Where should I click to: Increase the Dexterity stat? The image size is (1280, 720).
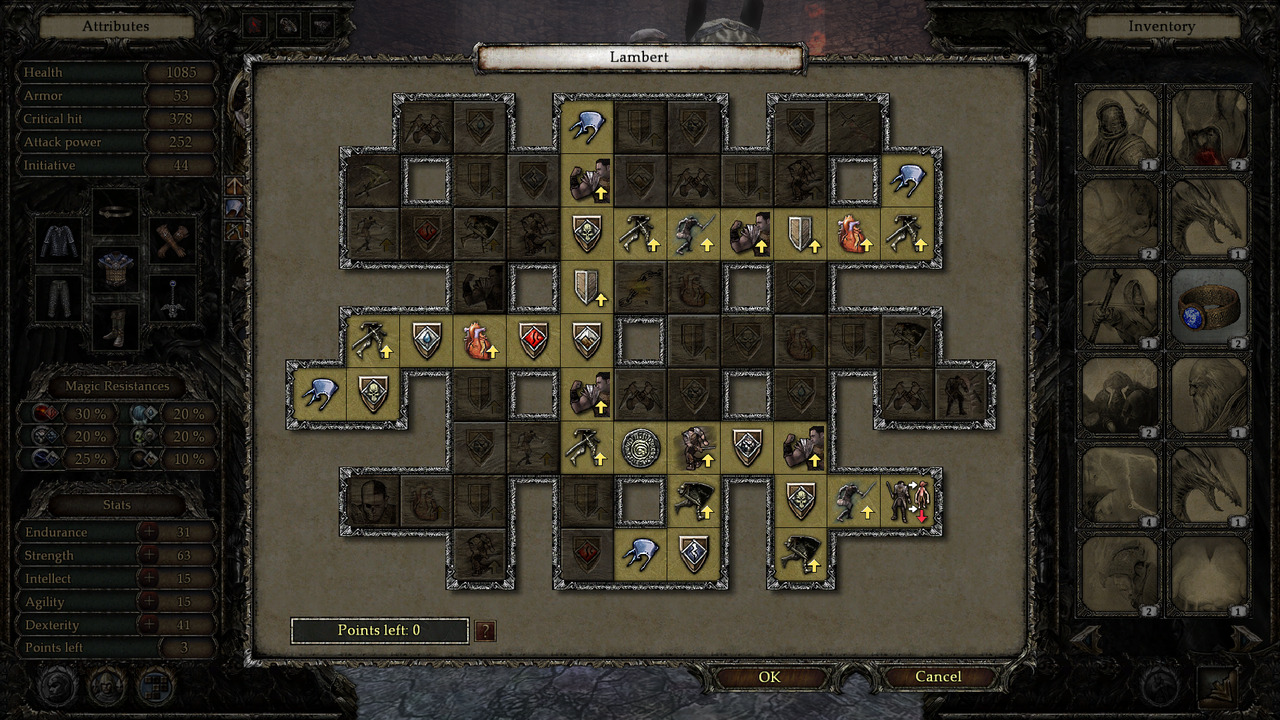[149, 625]
